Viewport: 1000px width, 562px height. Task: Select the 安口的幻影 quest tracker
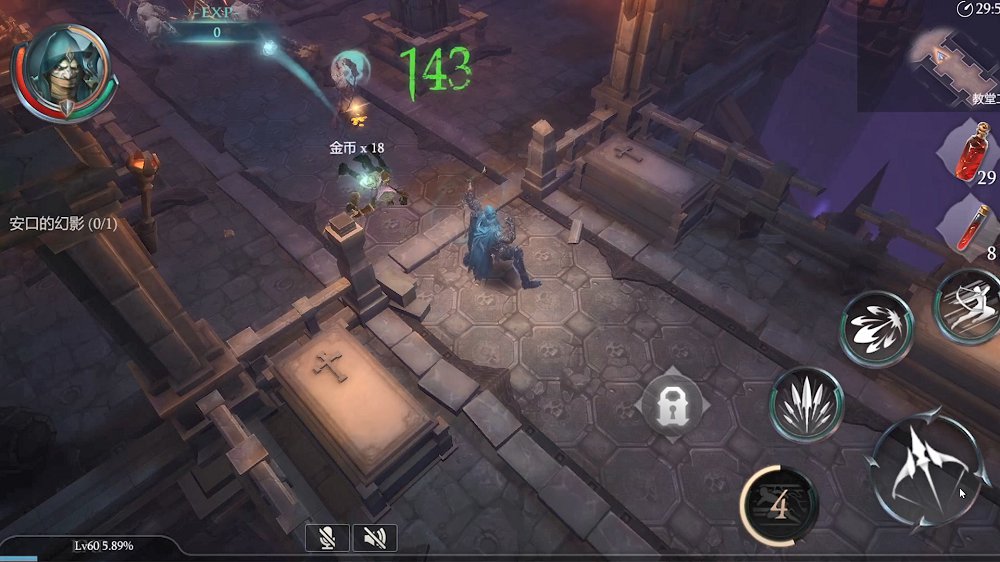[63, 224]
